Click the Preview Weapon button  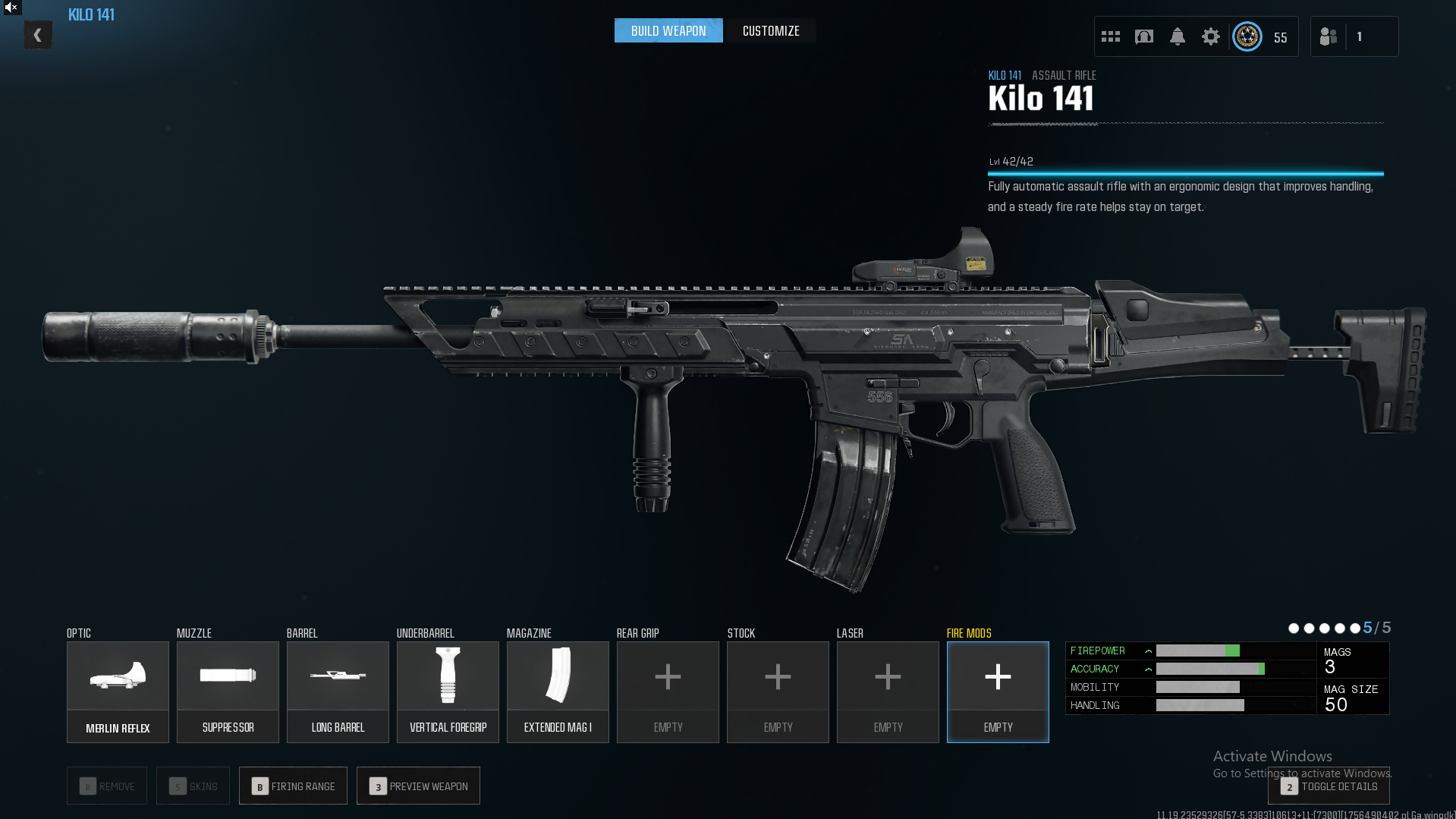pos(418,786)
